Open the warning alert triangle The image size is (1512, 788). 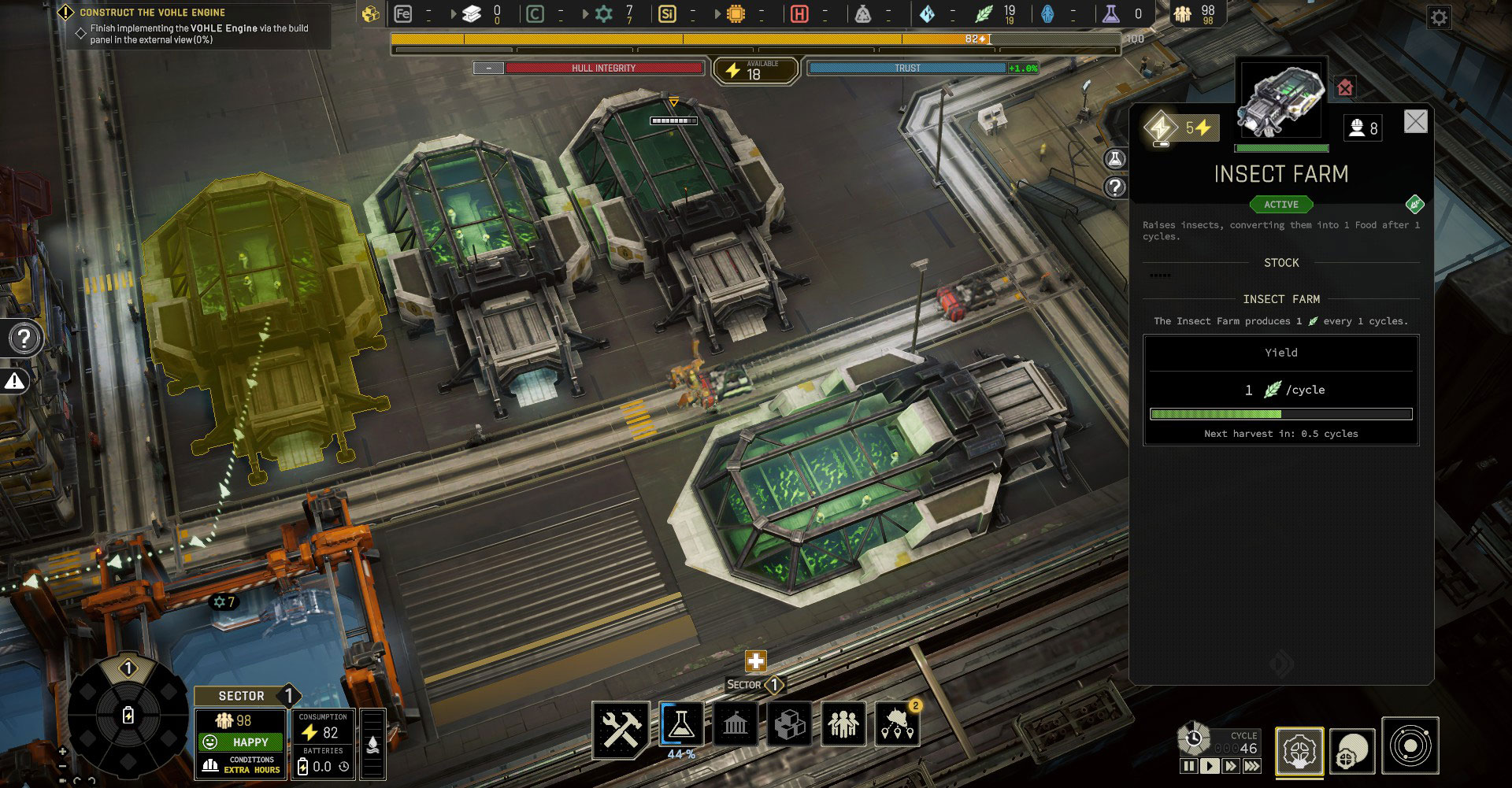point(15,382)
